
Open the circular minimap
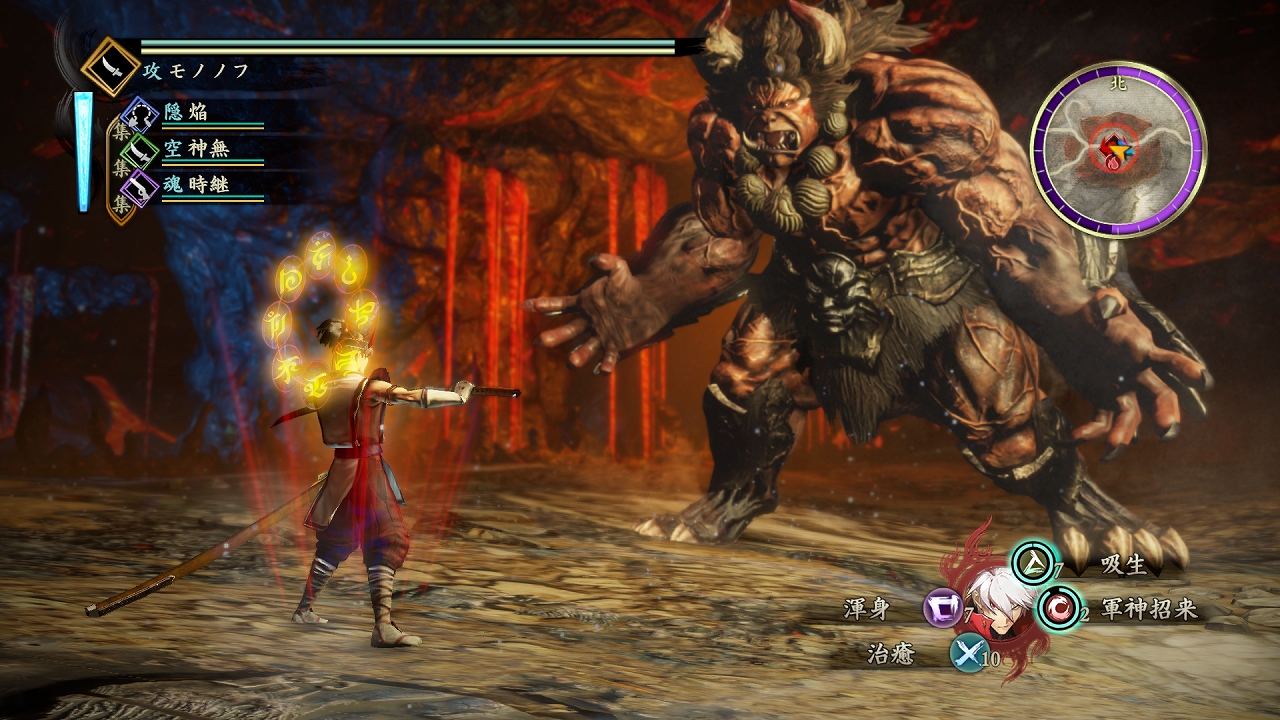pyautogui.click(x=1118, y=150)
